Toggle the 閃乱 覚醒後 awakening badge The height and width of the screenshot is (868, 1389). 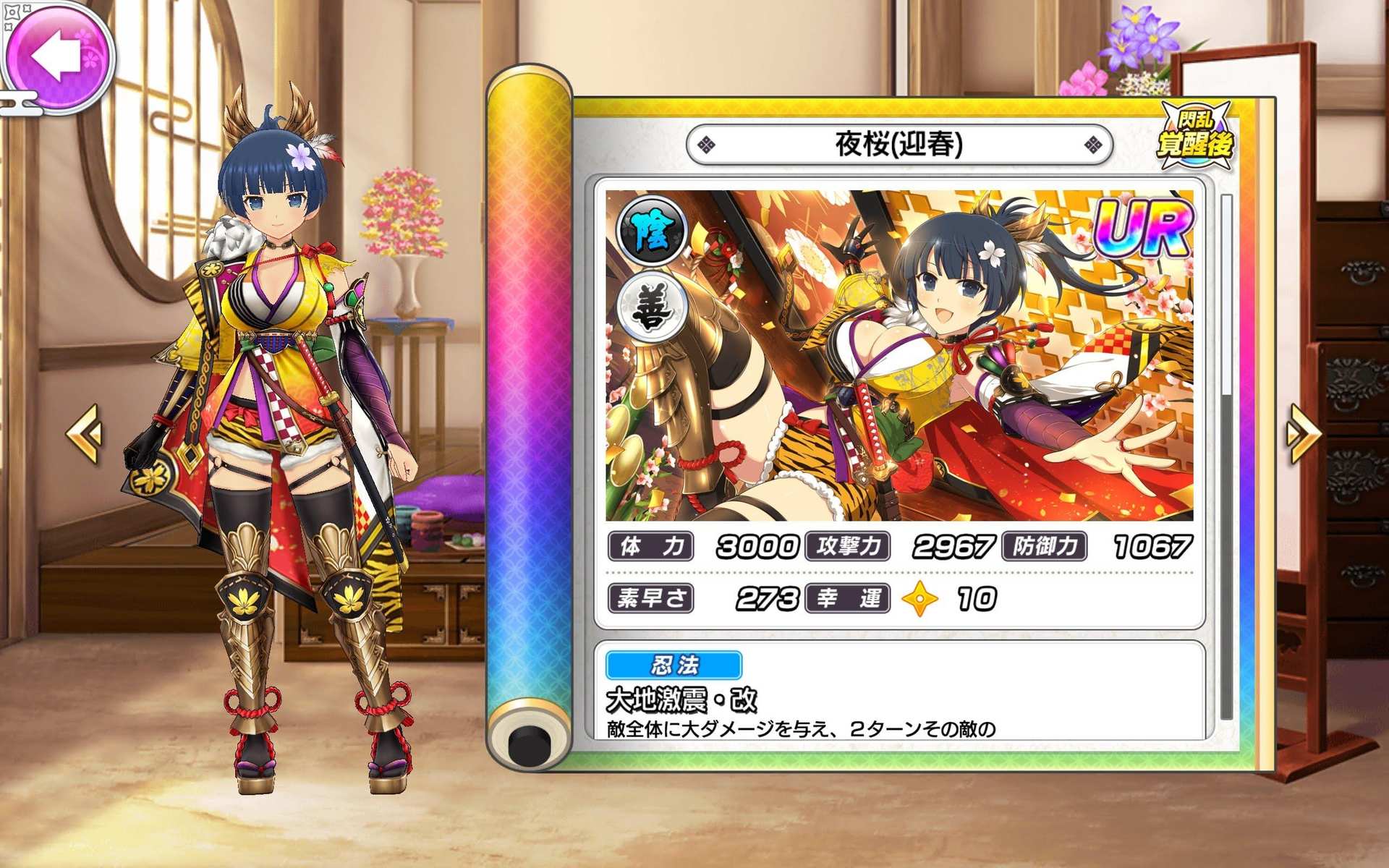pyautogui.click(x=1194, y=137)
